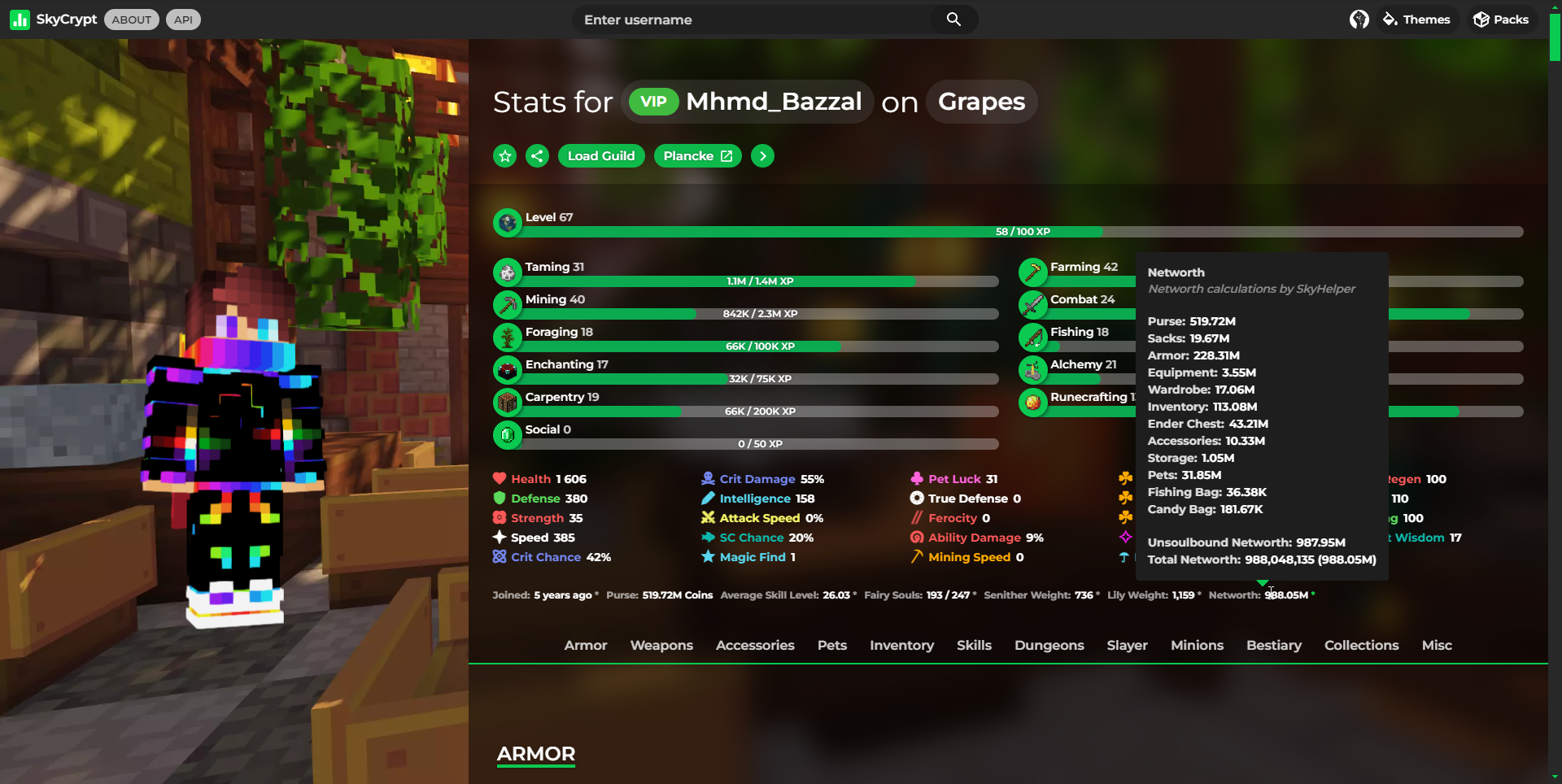Click the Load Guild button
The width and height of the screenshot is (1562, 784).
(x=601, y=155)
